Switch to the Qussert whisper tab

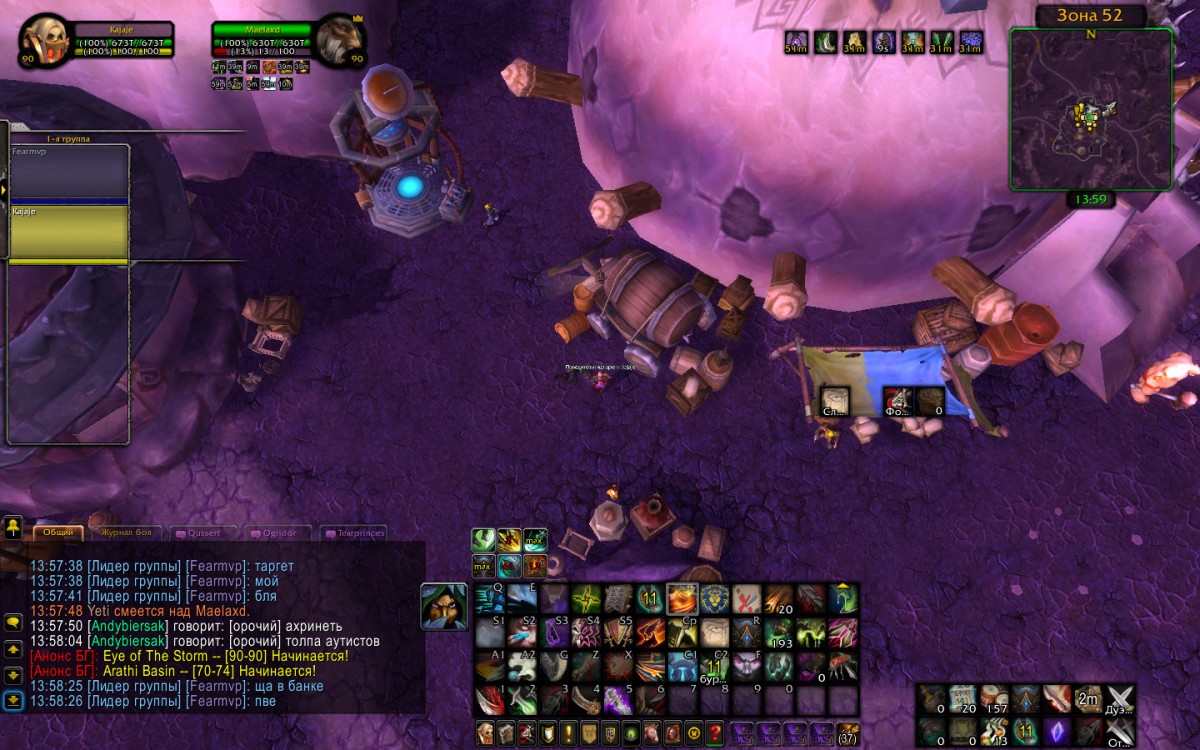[x=203, y=533]
